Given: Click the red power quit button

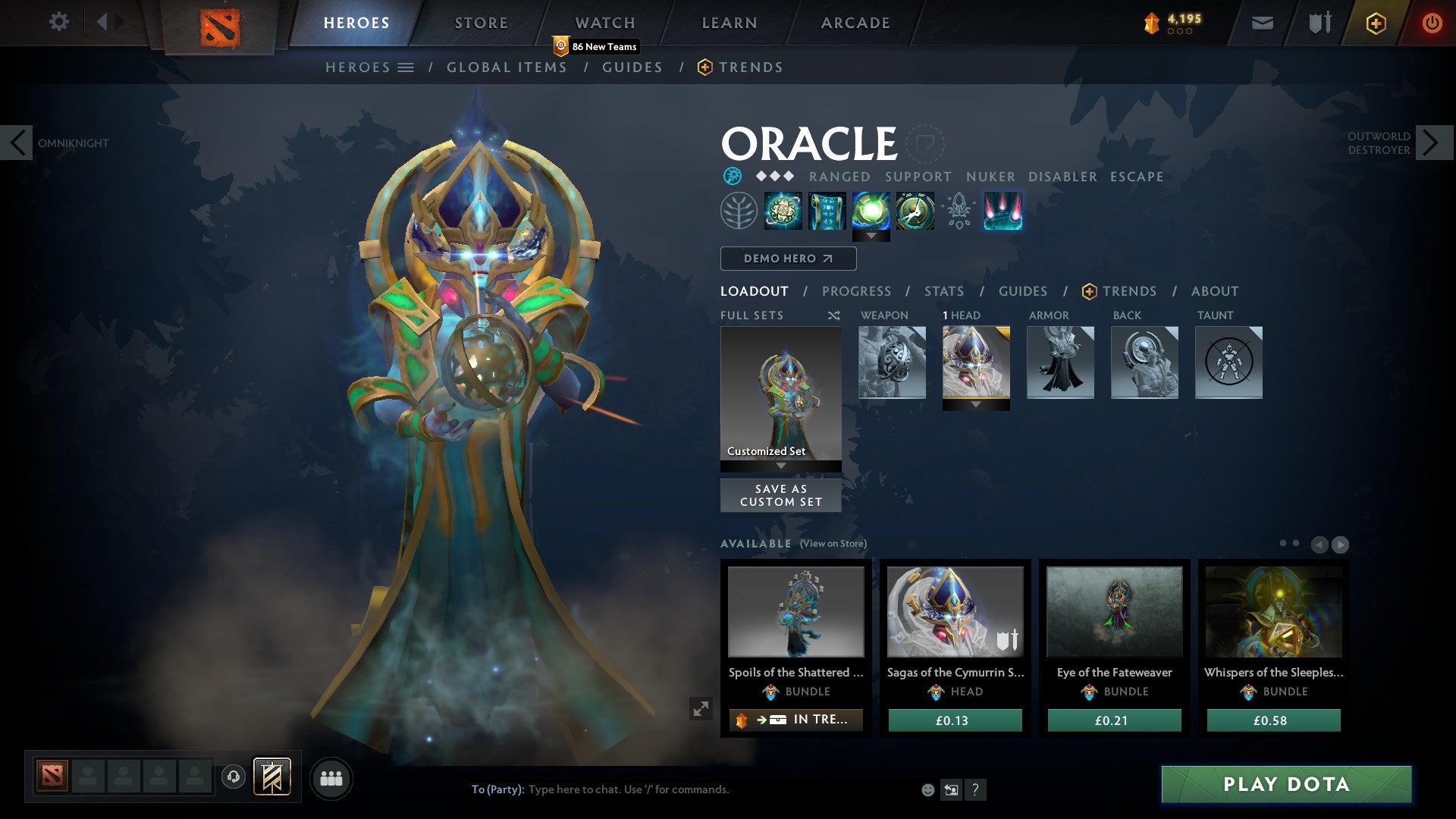Looking at the screenshot, I should pyautogui.click(x=1432, y=23).
